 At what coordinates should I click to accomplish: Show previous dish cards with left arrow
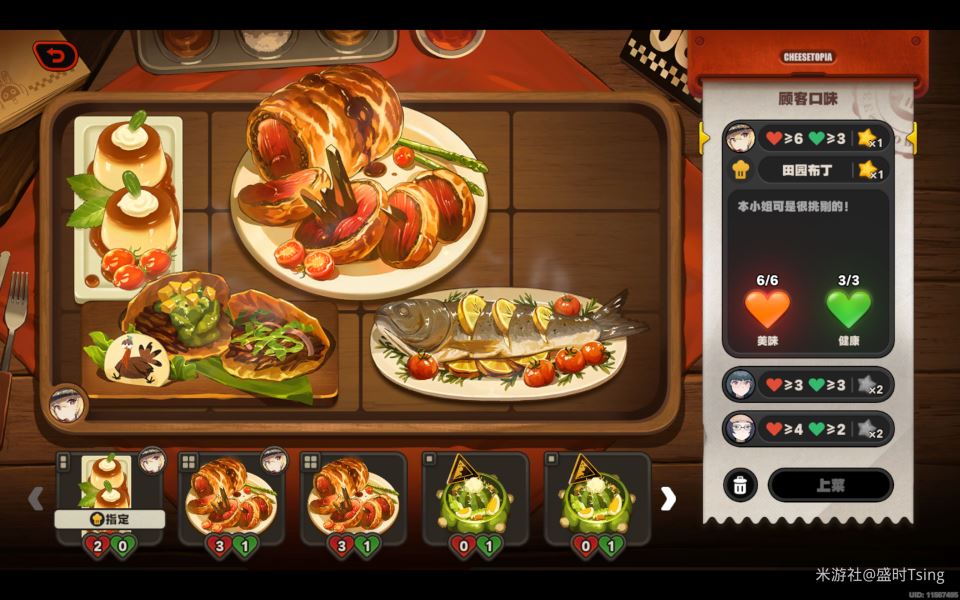coord(36,498)
